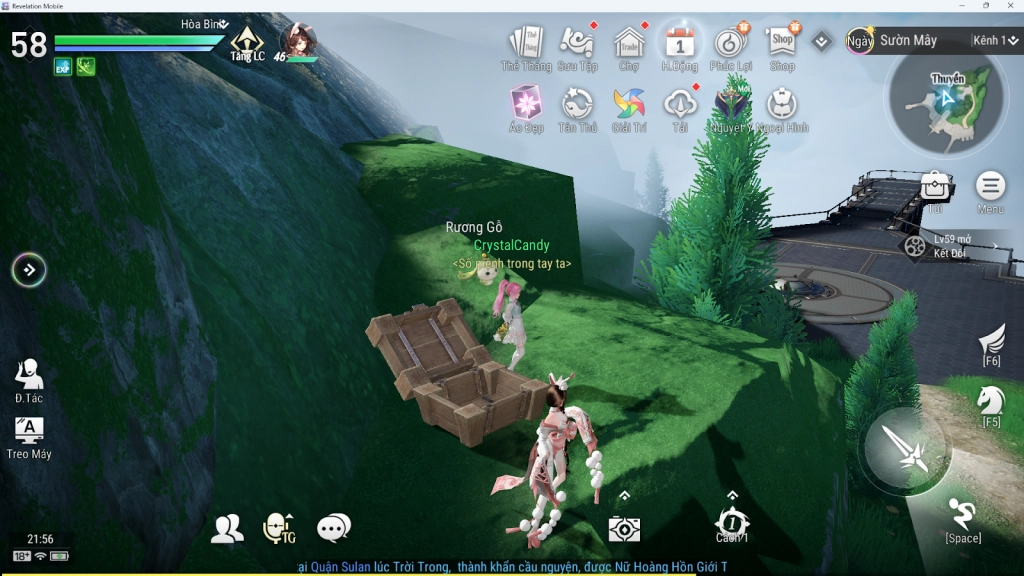This screenshot has height=576, width=1024.
Task: Open the camera screenshot mode
Action: pos(624,529)
